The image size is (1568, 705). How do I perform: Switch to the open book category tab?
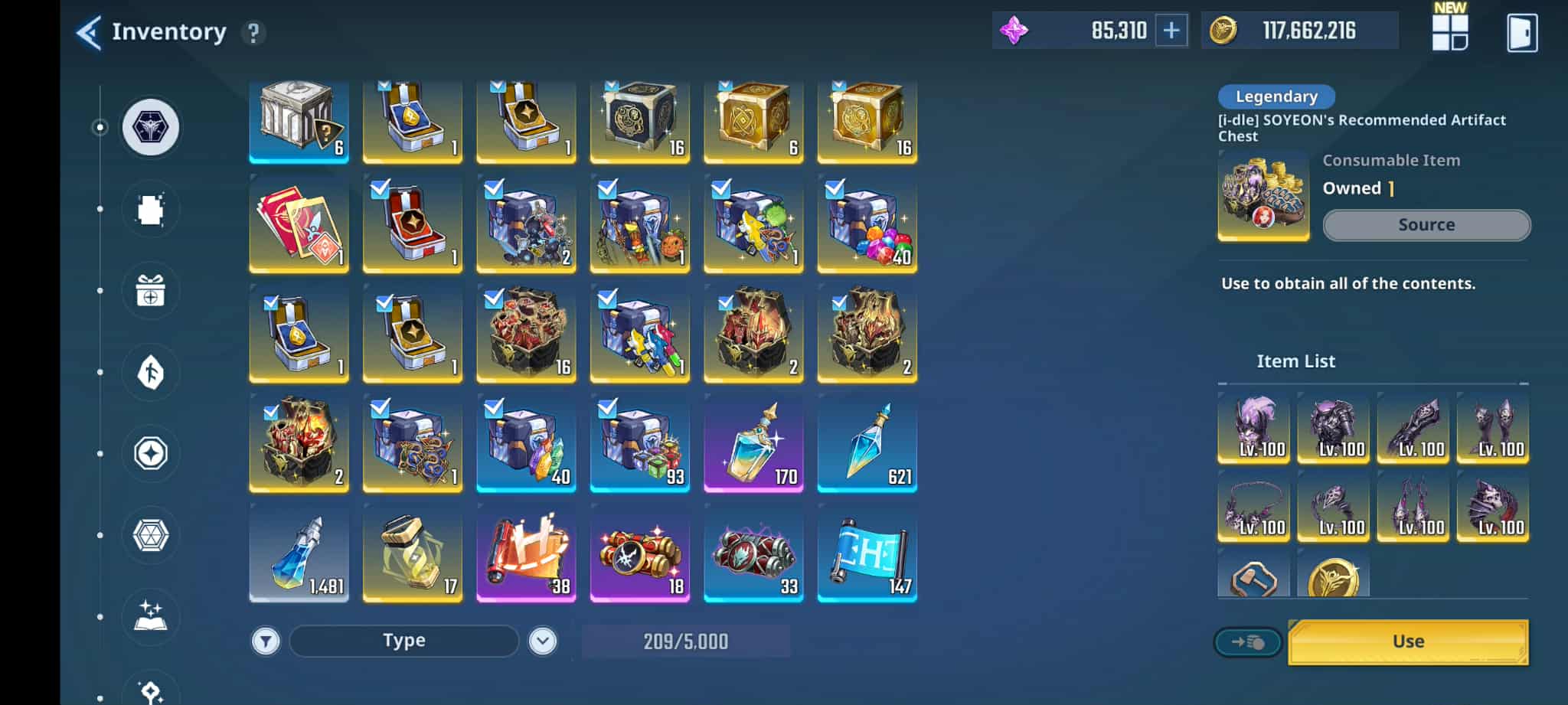(x=151, y=616)
